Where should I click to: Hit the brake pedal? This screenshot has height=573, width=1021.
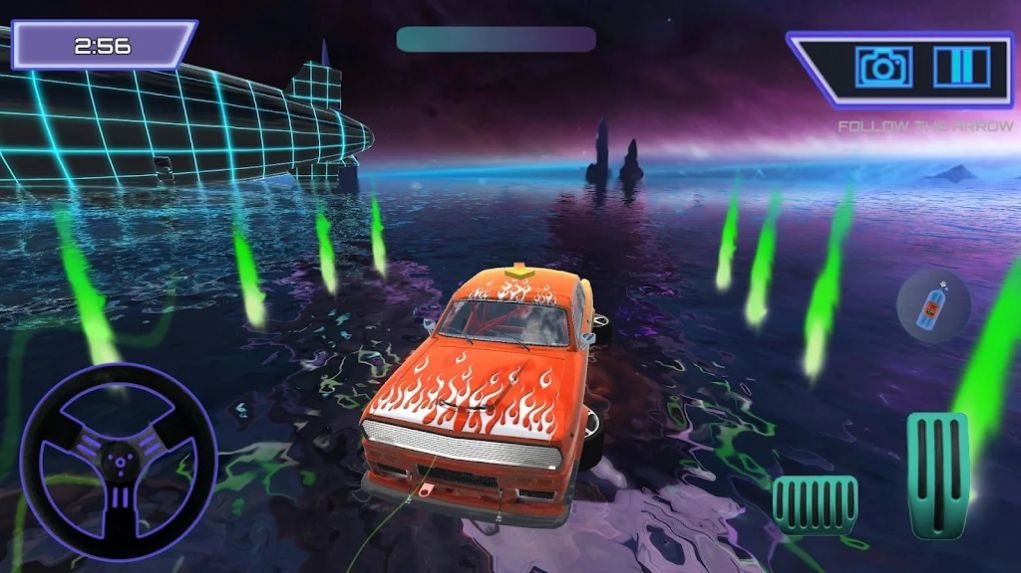(815, 503)
